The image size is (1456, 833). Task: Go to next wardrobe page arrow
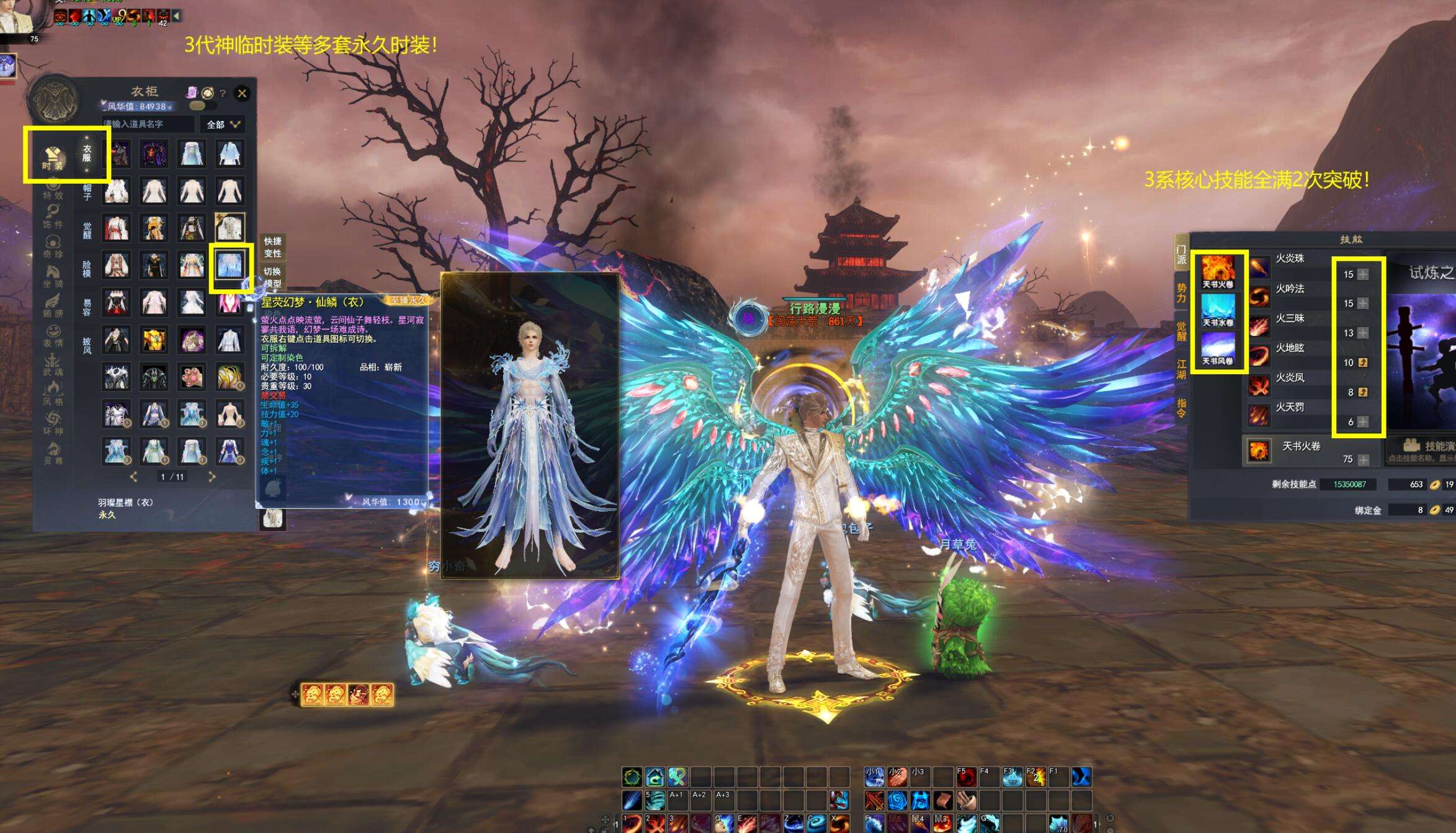pyautogui.click(x=212, y=477)
